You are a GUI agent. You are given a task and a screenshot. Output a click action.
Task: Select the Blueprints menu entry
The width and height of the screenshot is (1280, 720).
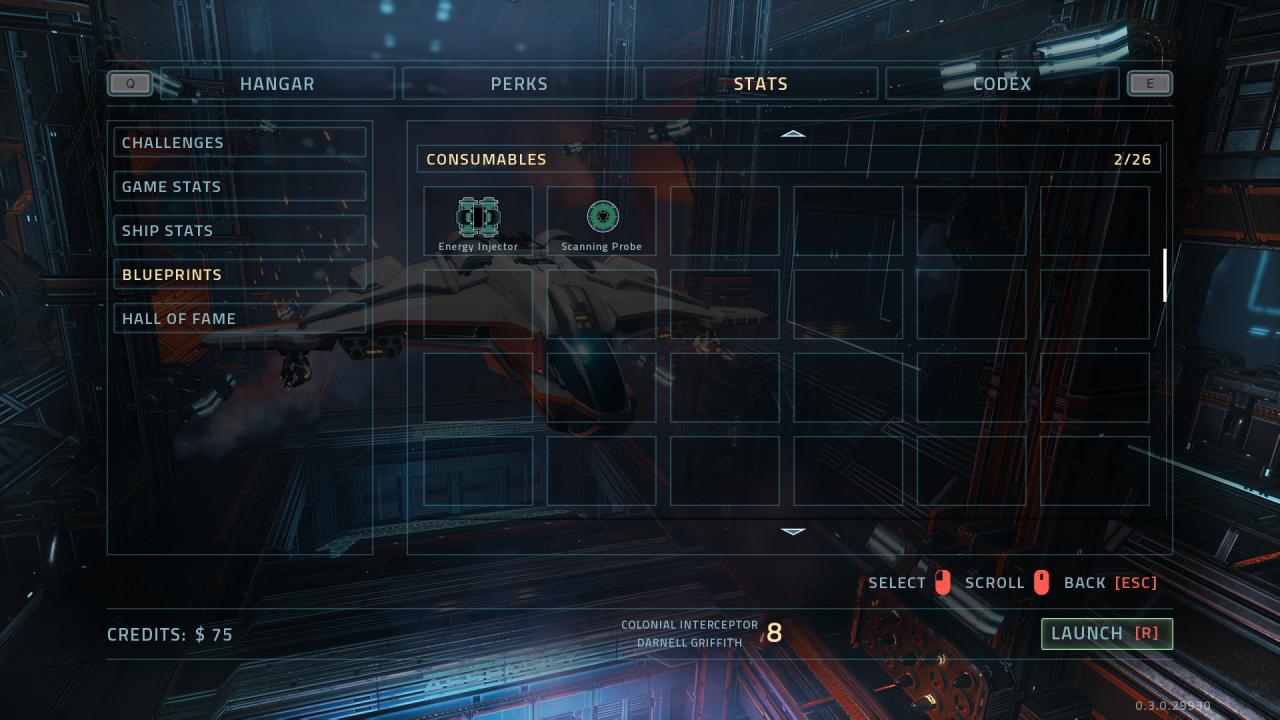tap(240, 275)
